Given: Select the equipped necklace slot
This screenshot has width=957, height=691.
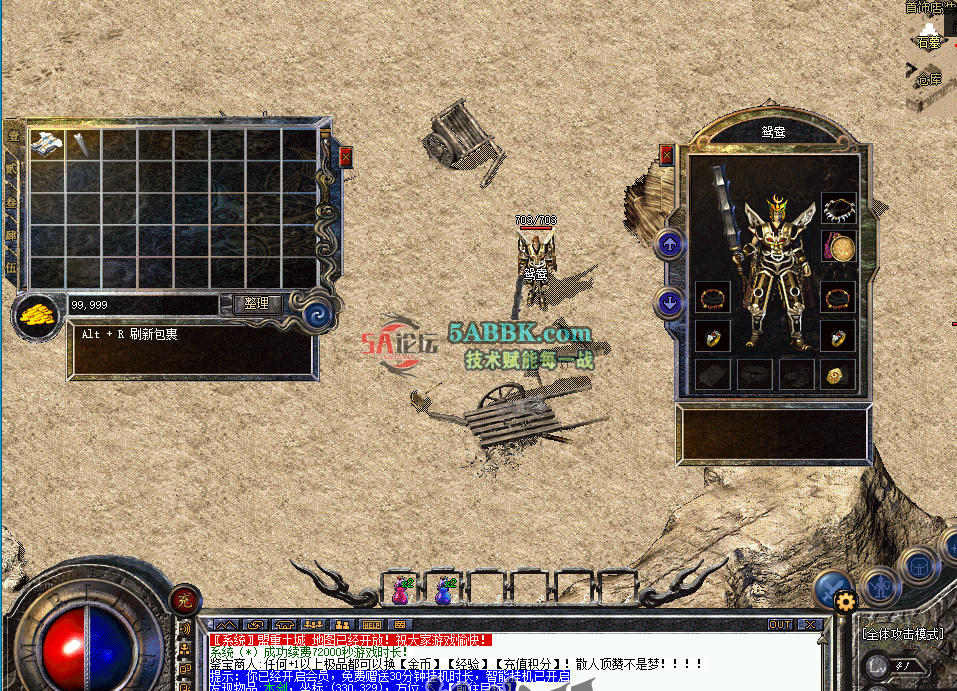Looking at the screenshot, I should click(838, 209).
